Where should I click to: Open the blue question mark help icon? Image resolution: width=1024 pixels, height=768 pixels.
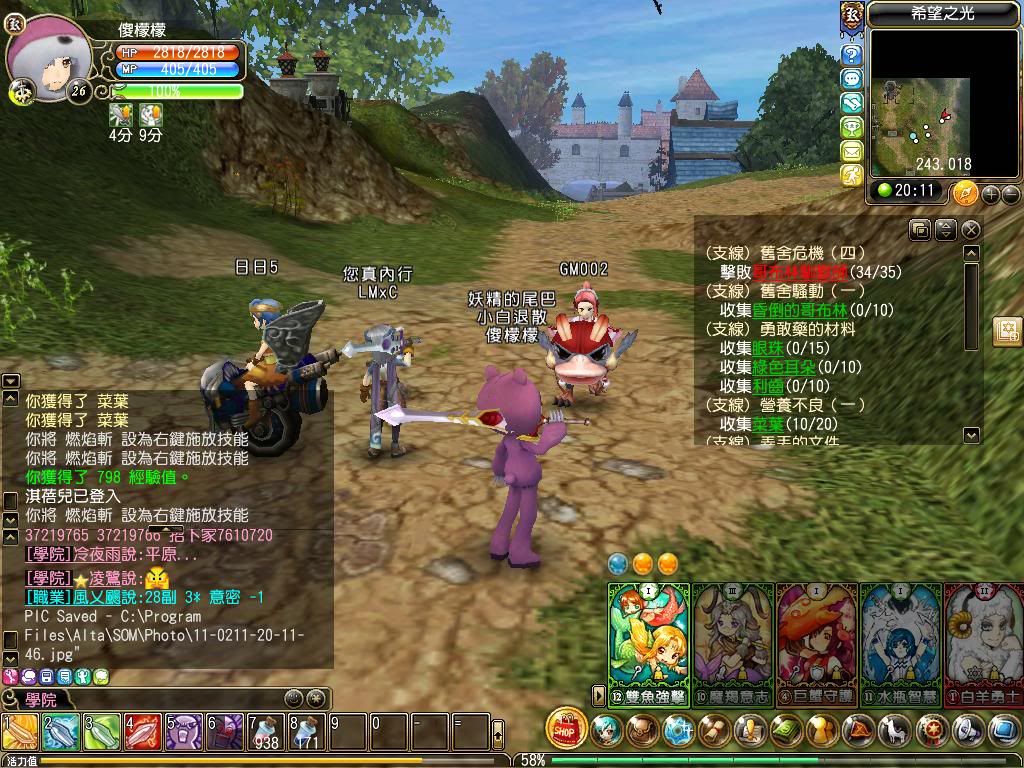coord(852,55)
